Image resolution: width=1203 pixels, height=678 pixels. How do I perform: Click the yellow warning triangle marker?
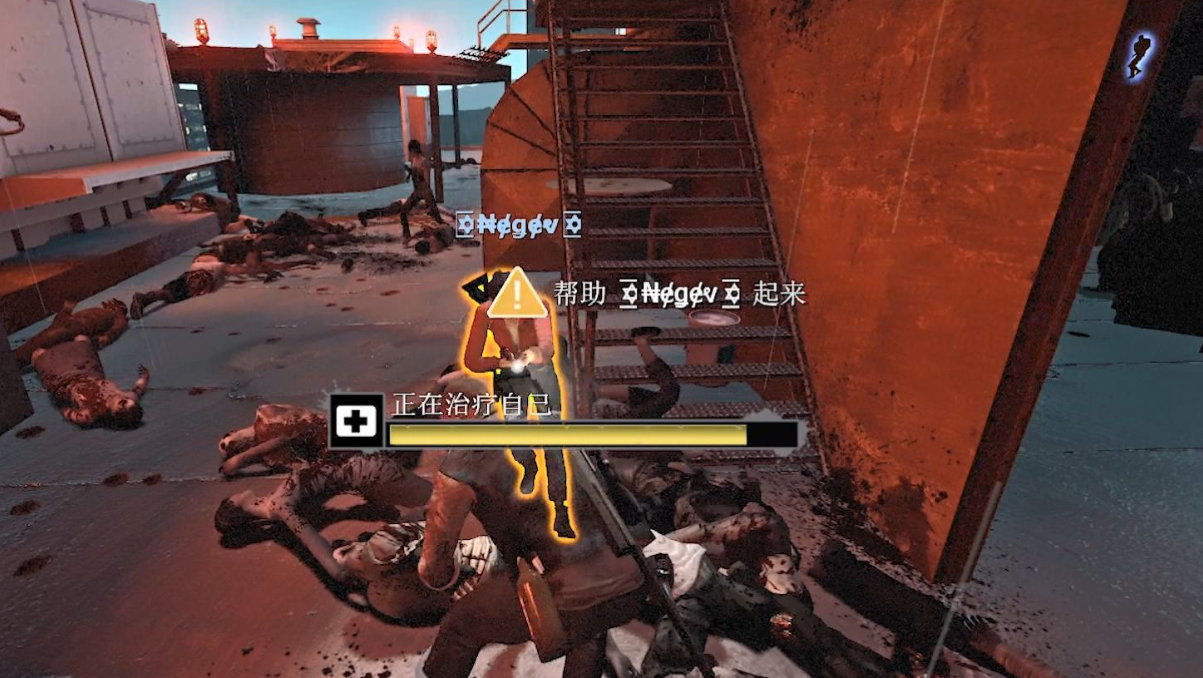517,293
